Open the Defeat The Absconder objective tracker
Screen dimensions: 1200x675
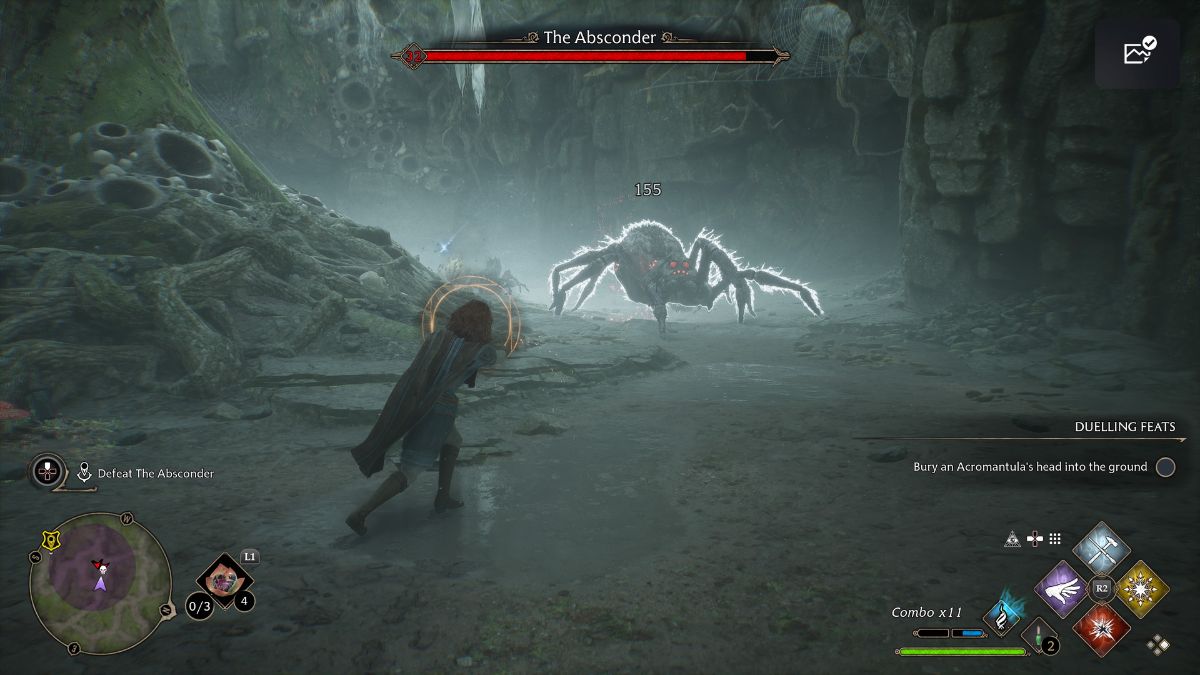pos(155,473)
